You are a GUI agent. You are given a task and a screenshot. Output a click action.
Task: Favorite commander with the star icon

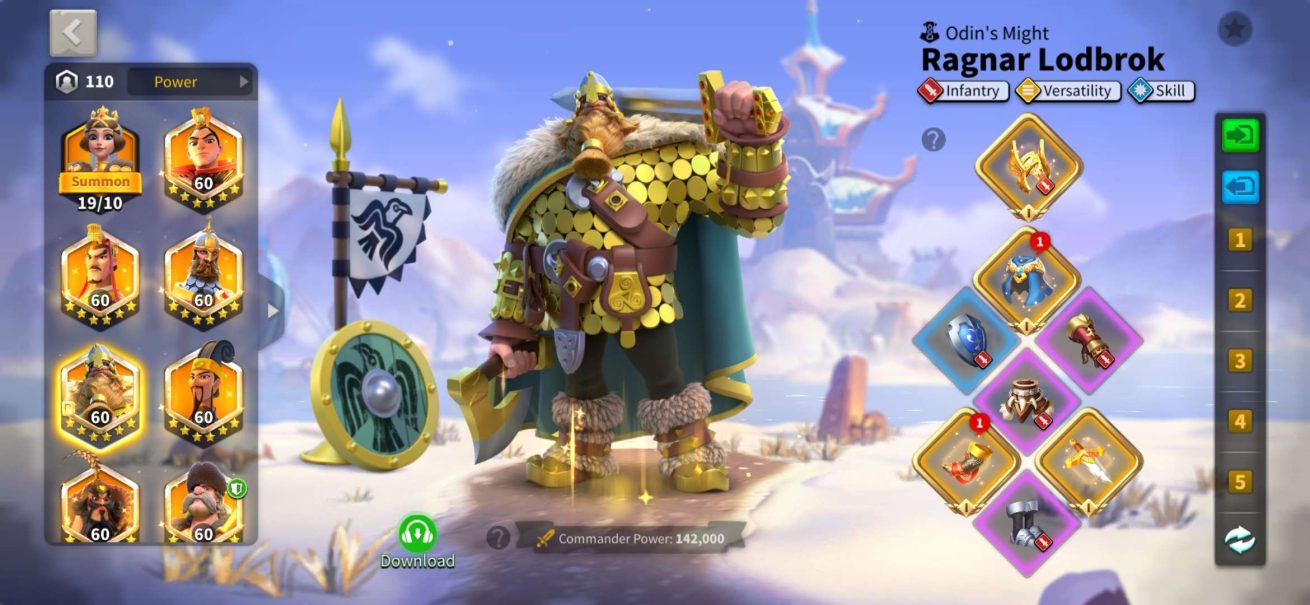(1234, 29)
